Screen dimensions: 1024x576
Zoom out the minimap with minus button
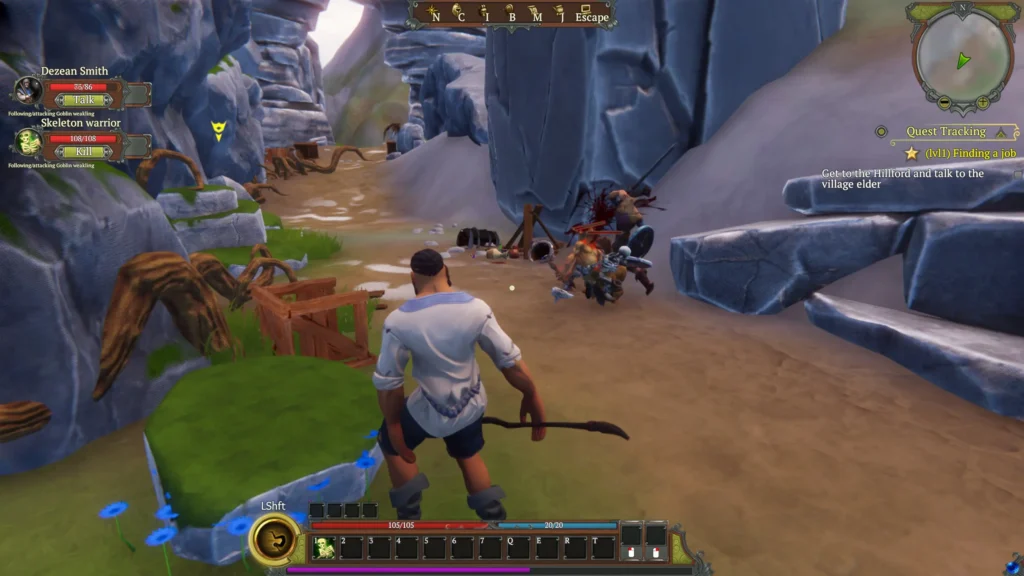pos(945,102)
